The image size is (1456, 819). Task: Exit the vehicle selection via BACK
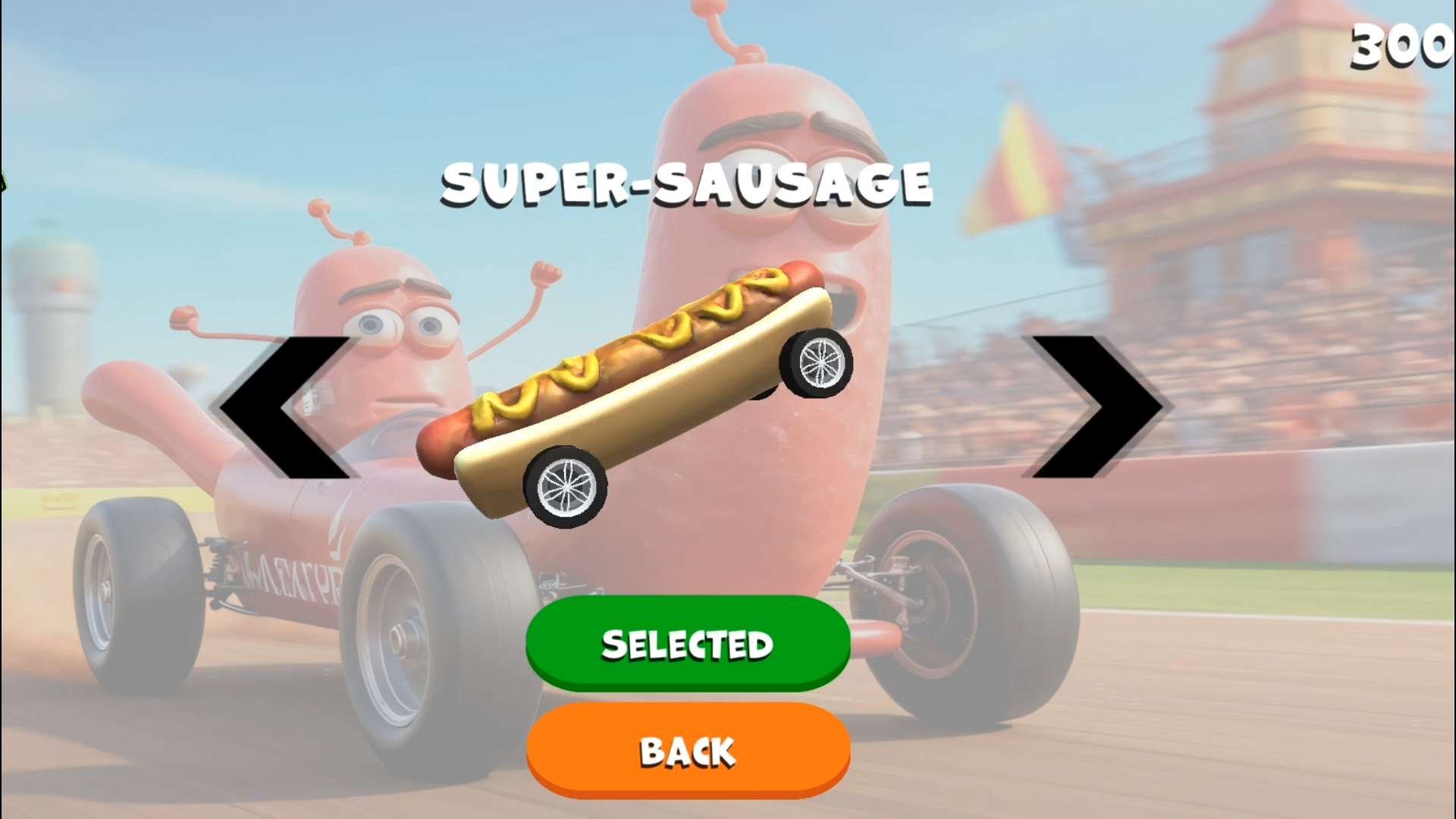pyautogui.click(x=686, y=751)
